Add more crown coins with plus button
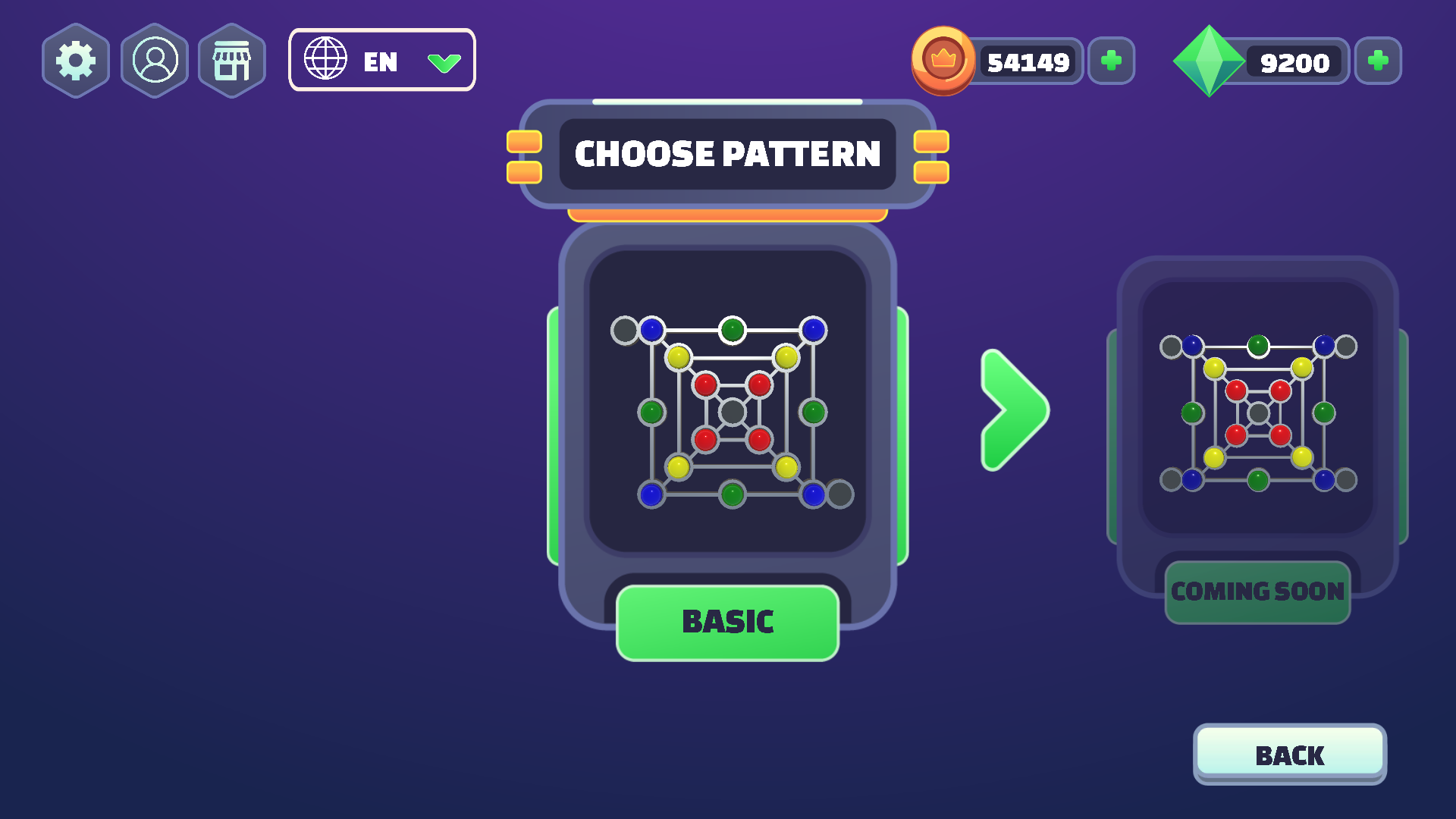Viewport: 1456px width, 819px height. (1111, 61)
